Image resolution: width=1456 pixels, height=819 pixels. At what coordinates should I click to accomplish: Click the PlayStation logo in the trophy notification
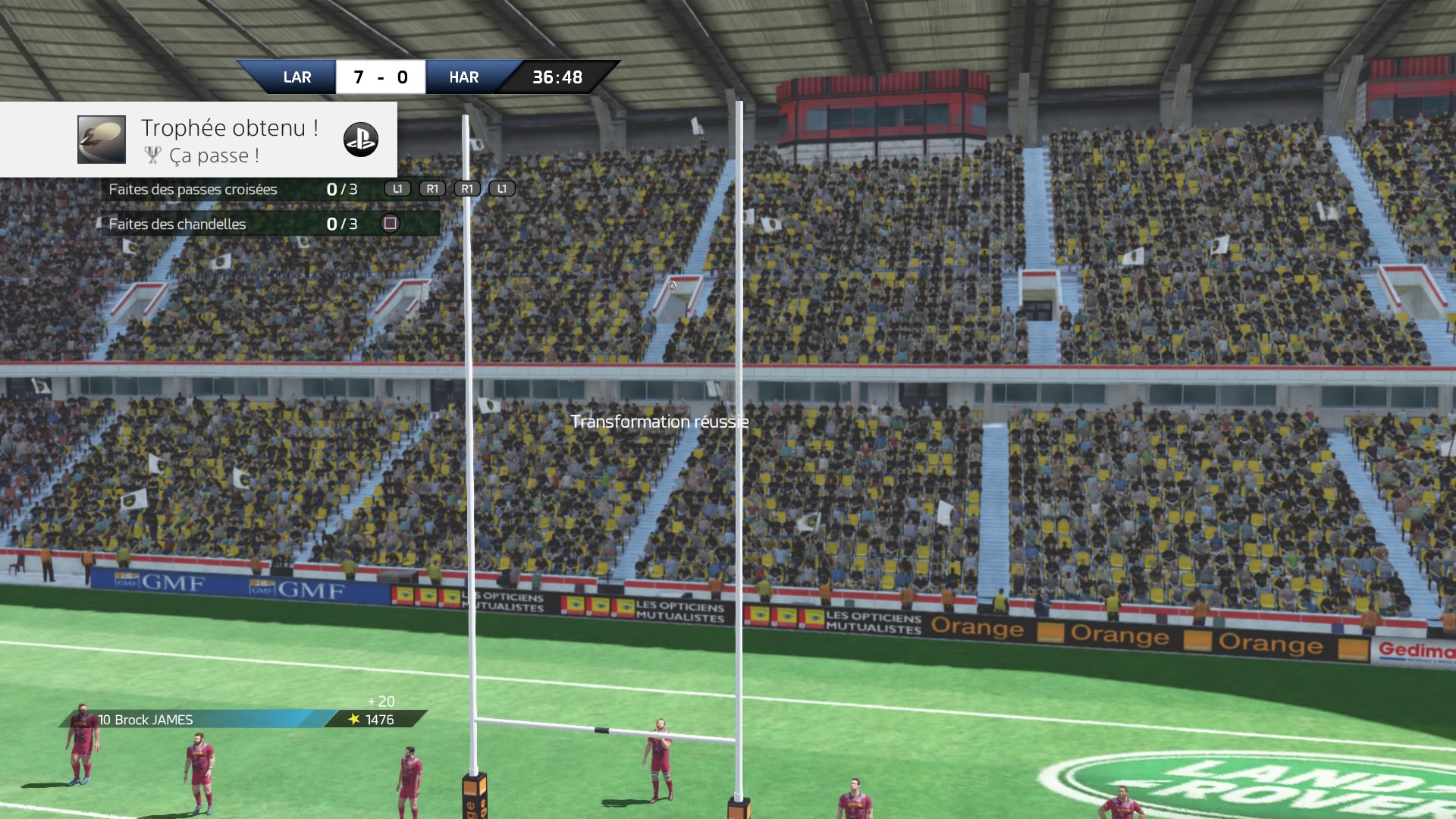[x=362, y=140]
